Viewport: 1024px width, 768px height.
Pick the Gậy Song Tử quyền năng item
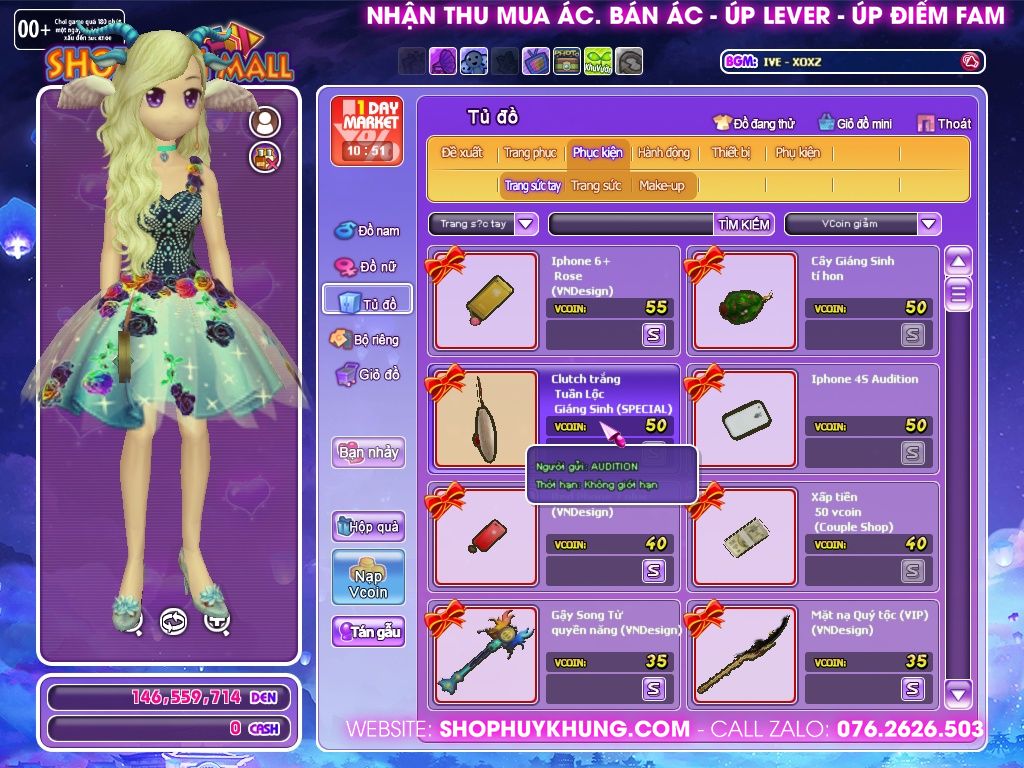(x=485, y=655)
